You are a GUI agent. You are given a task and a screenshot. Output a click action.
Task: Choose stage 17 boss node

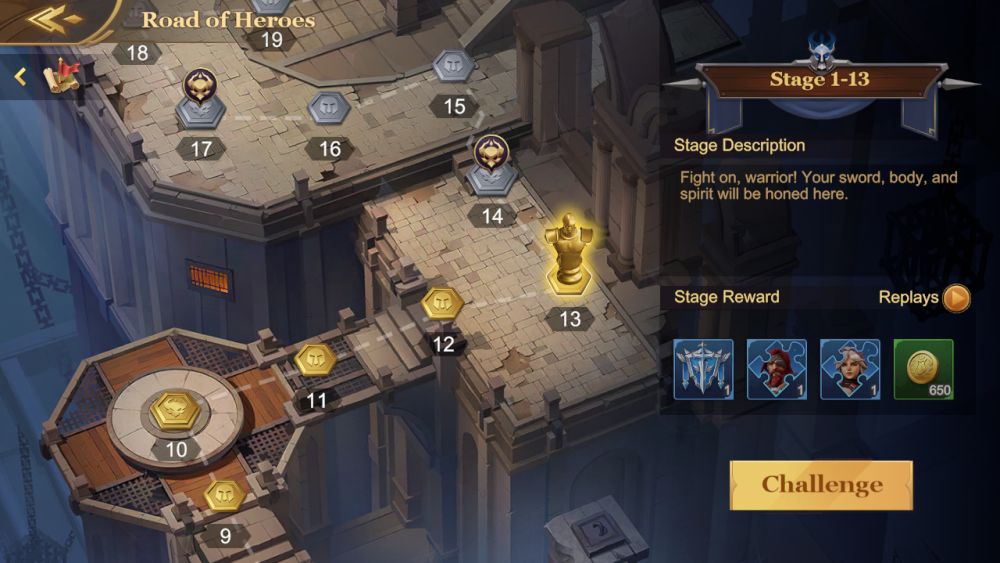coord(201,99)
